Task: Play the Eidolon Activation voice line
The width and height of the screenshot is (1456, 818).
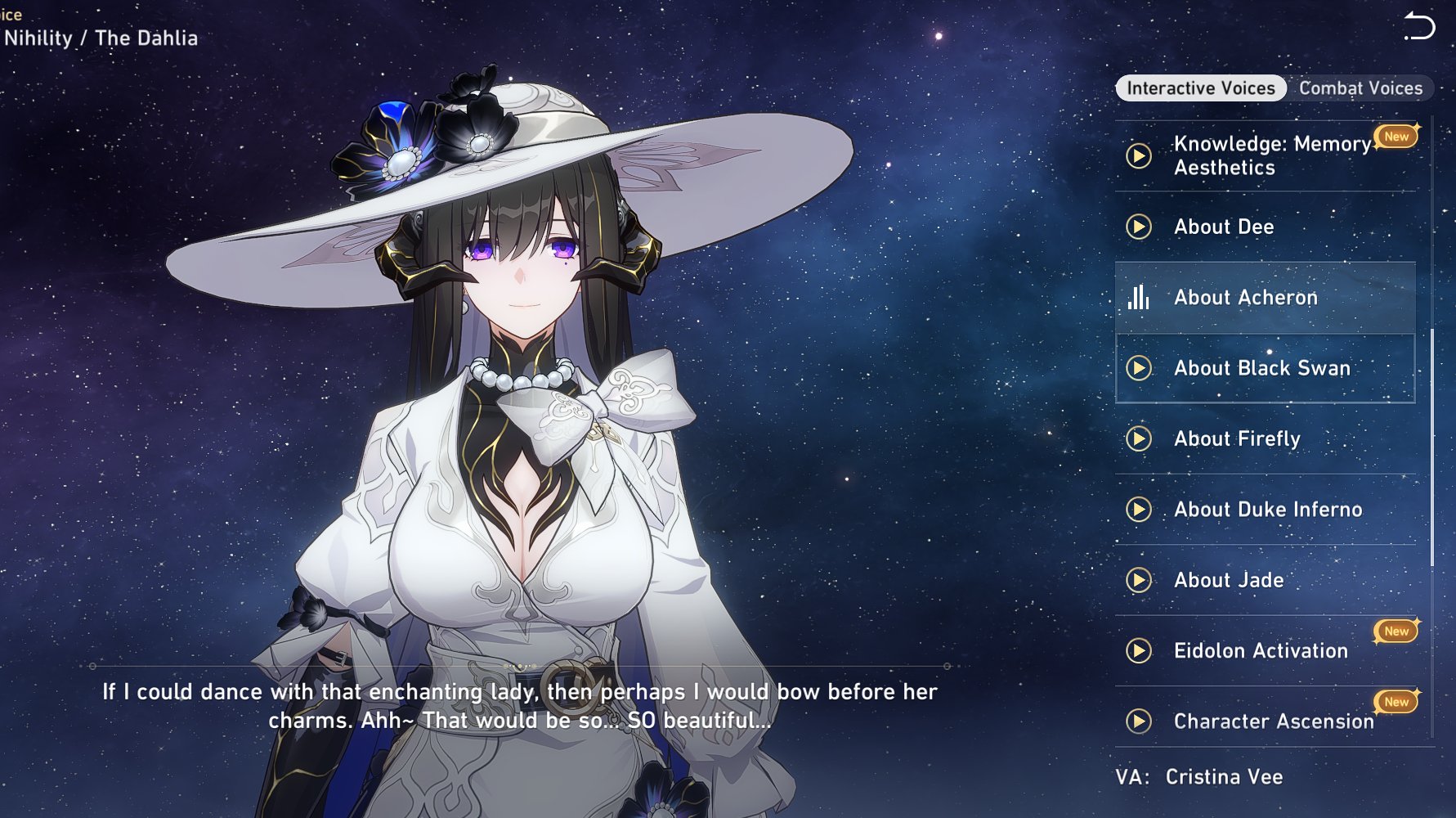Action: [1139, 651]
